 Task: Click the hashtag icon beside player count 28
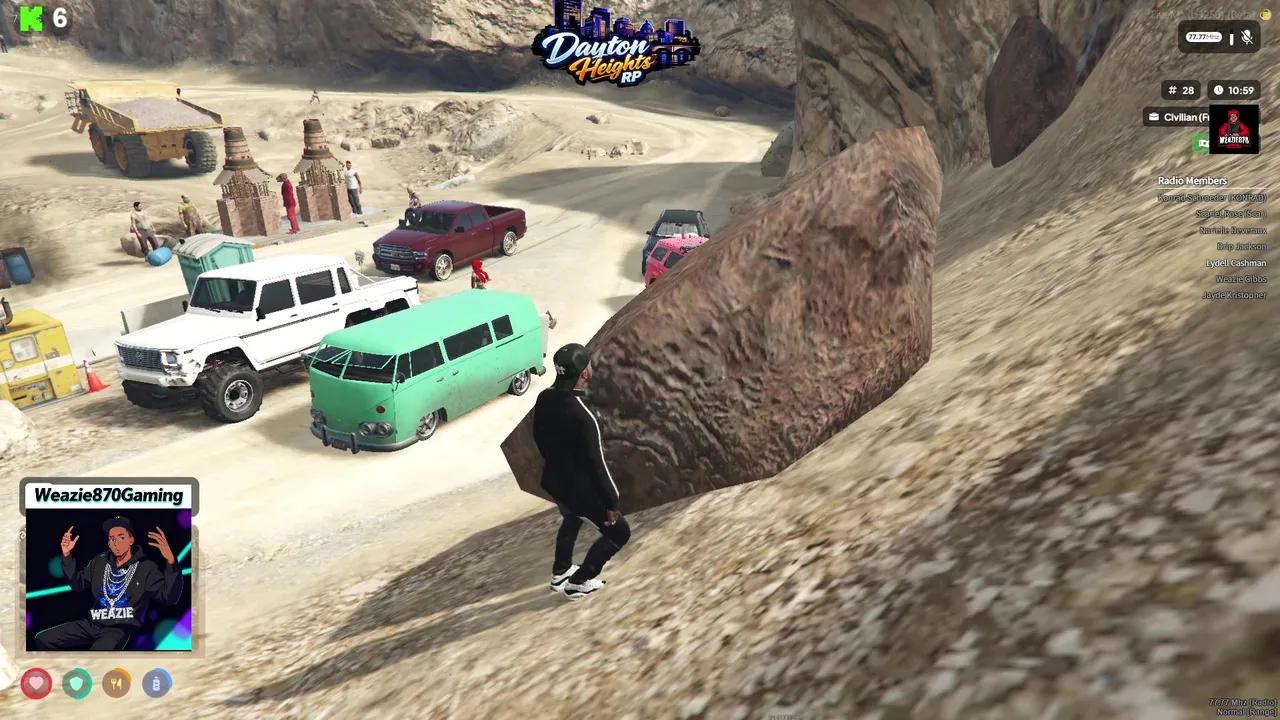click(1172, 89)
